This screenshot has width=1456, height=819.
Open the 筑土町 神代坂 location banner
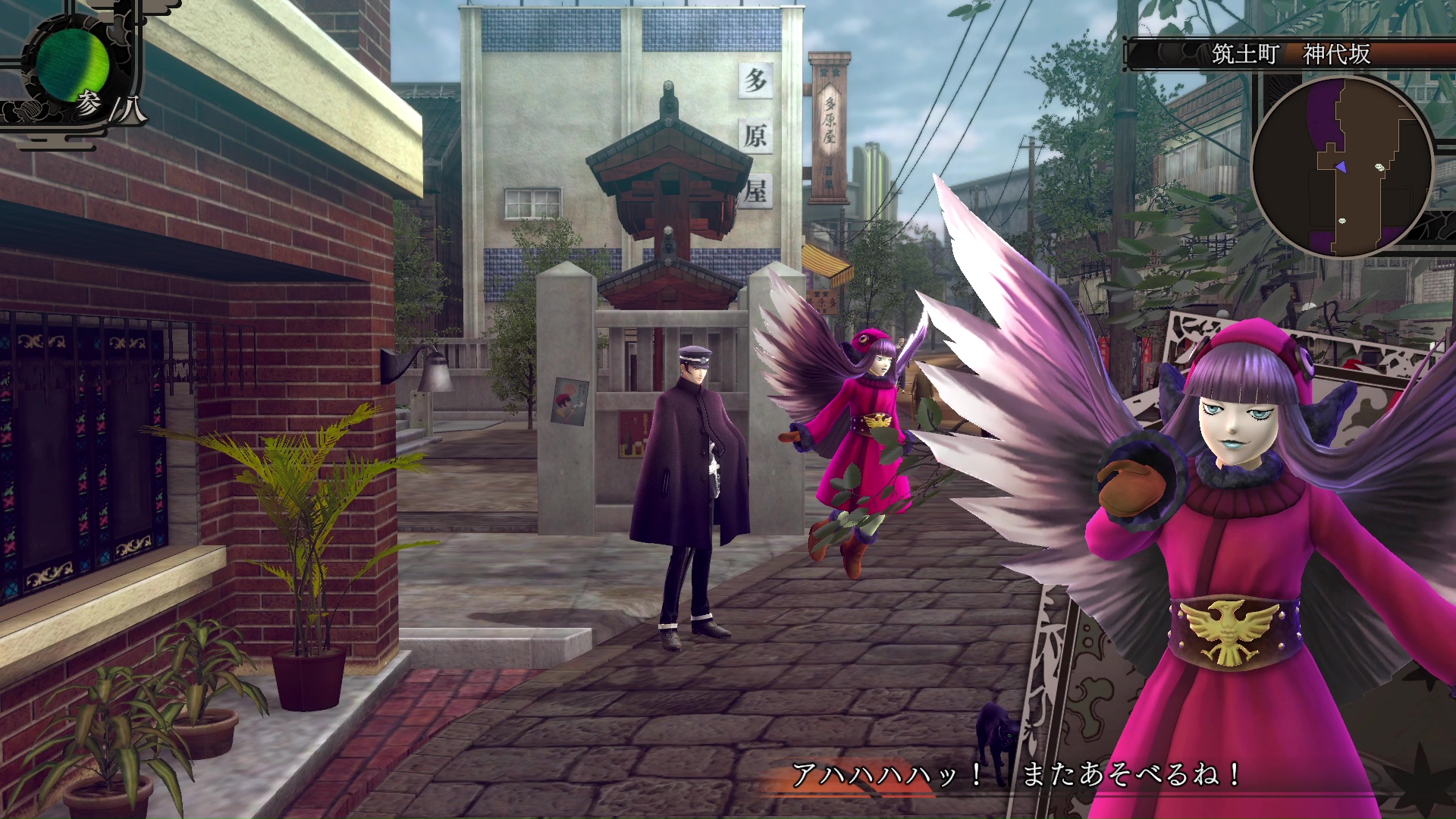tap(1289, 53)
